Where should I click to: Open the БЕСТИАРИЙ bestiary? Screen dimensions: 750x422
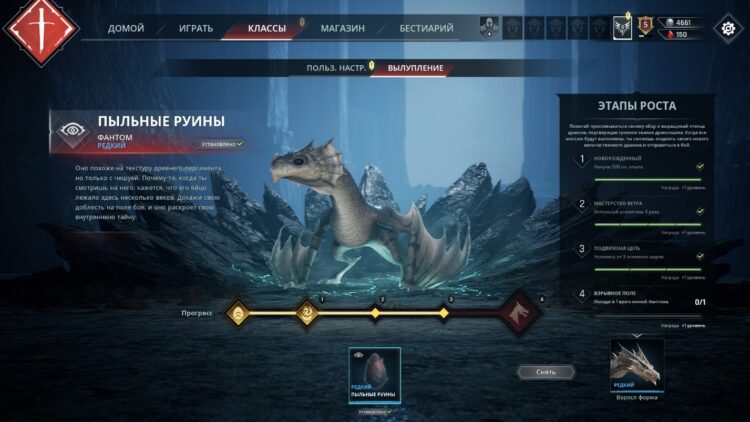(425, 28)
